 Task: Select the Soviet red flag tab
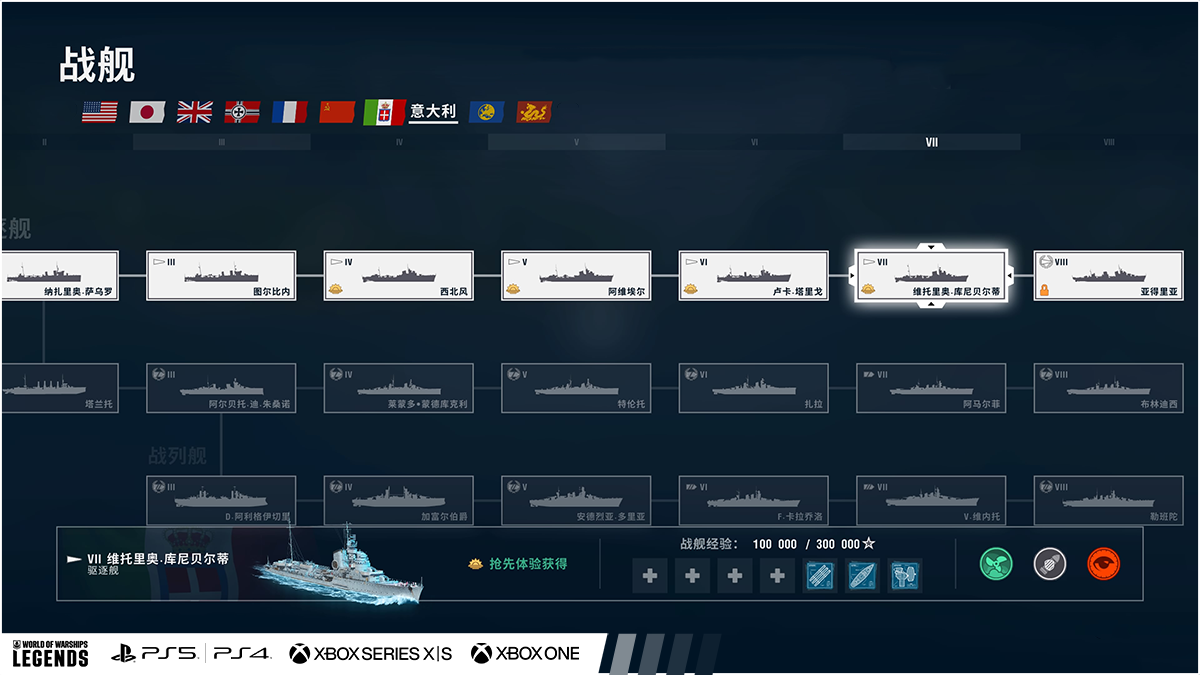point(337,112)
